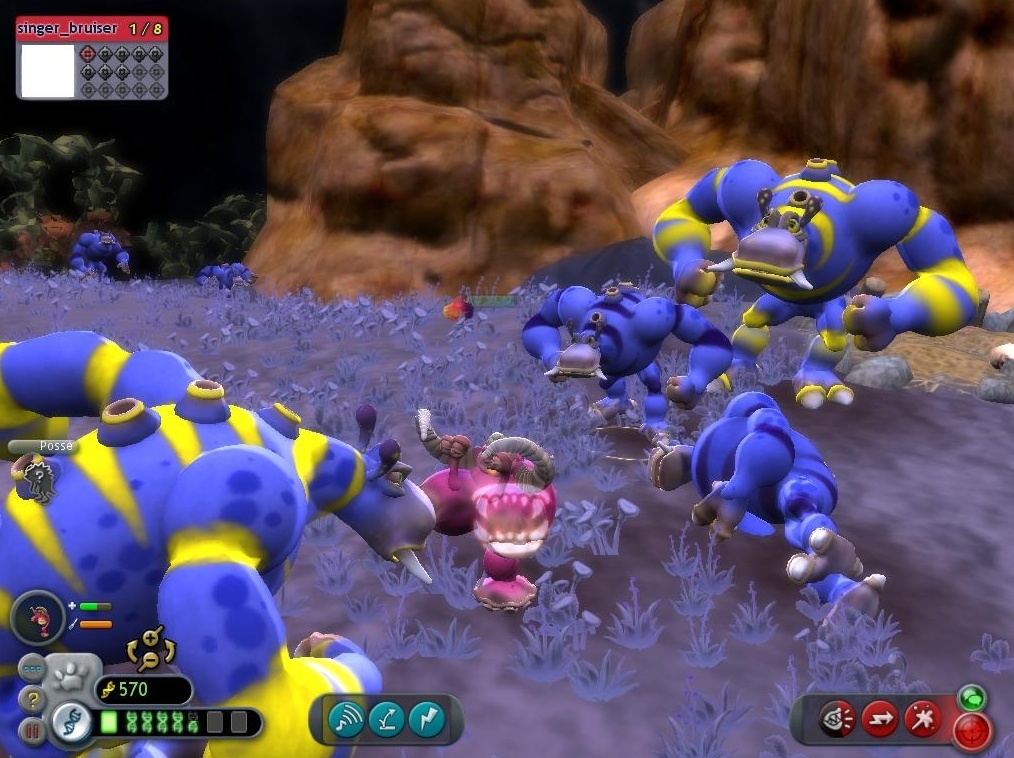The height and width of the screenshot is (758, 1014).
Task: Open the yellow question mark help
Action: 33,700
